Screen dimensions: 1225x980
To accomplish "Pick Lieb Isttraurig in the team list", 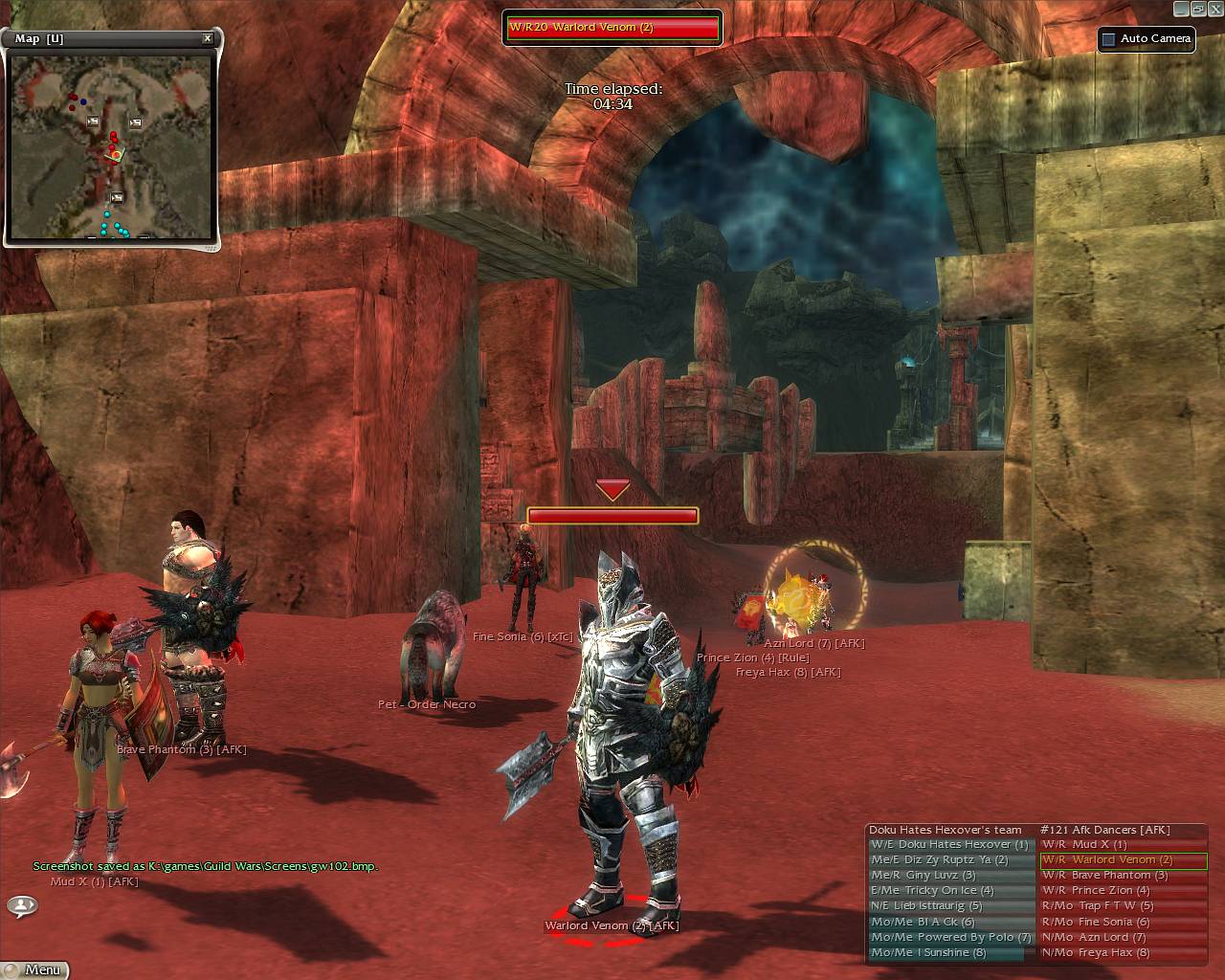I will point(949,906).
